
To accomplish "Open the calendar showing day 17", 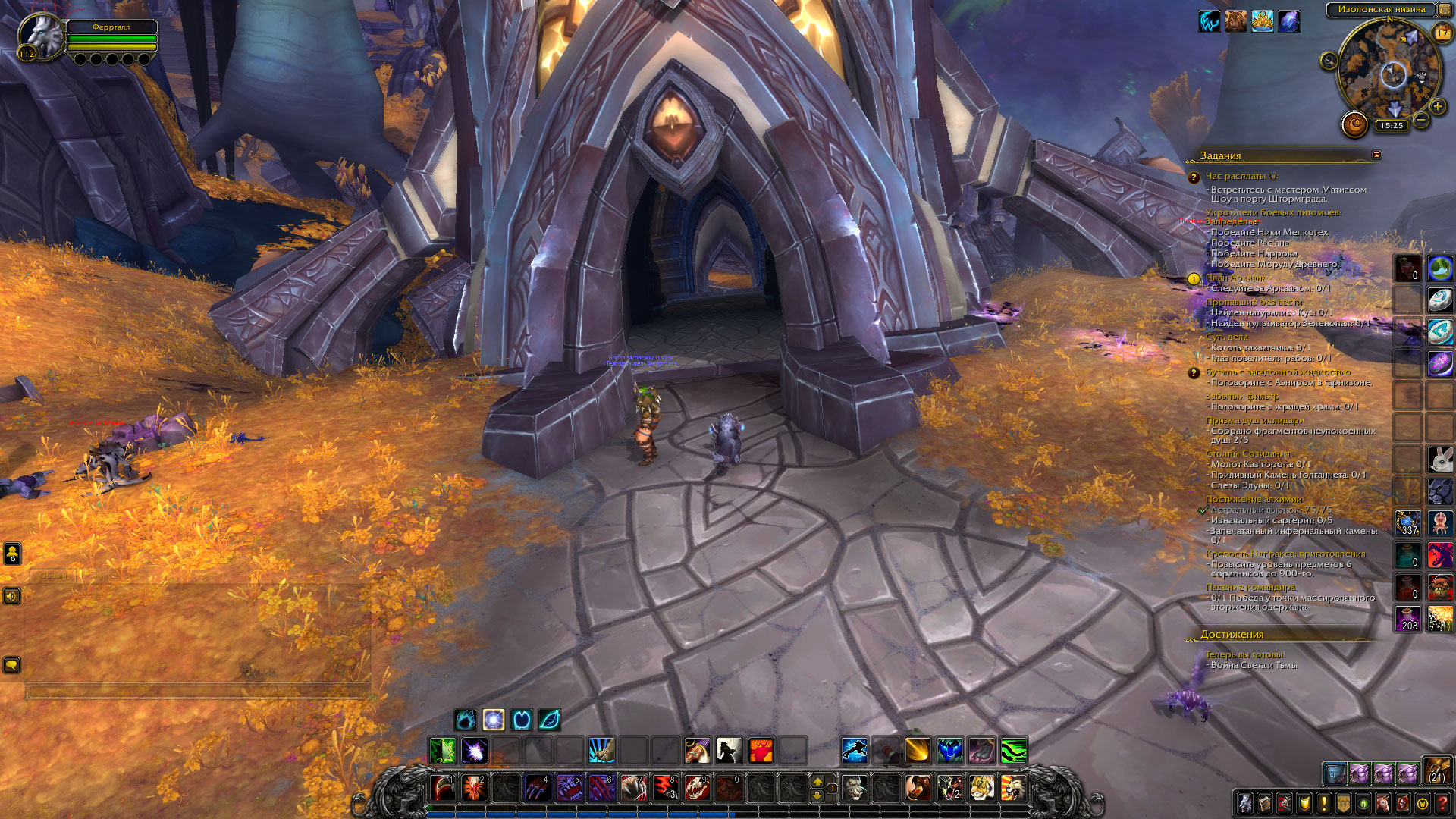I will coord(1442,33).
